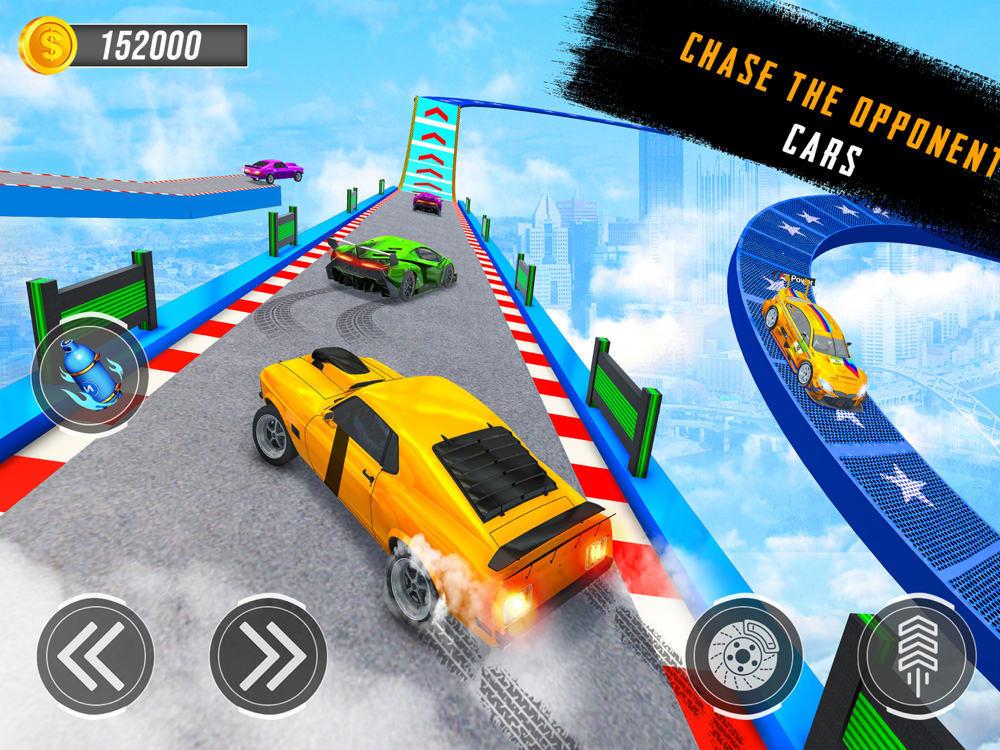Viewport: 1000px width, 750px height.
Task: Steer right with the double-arrow button
Action: [x=268, y=655]
